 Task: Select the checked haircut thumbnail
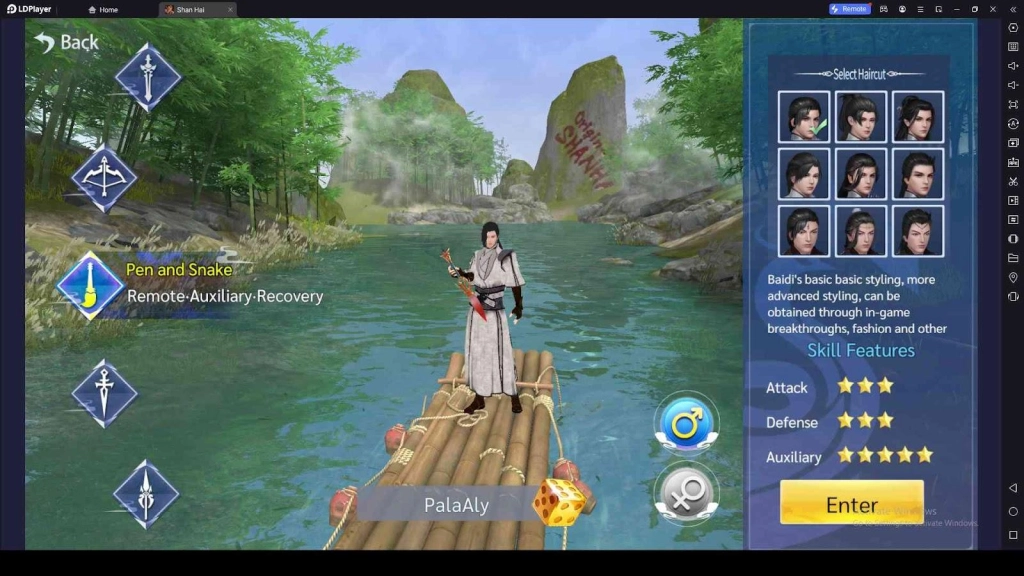(803, 117)
